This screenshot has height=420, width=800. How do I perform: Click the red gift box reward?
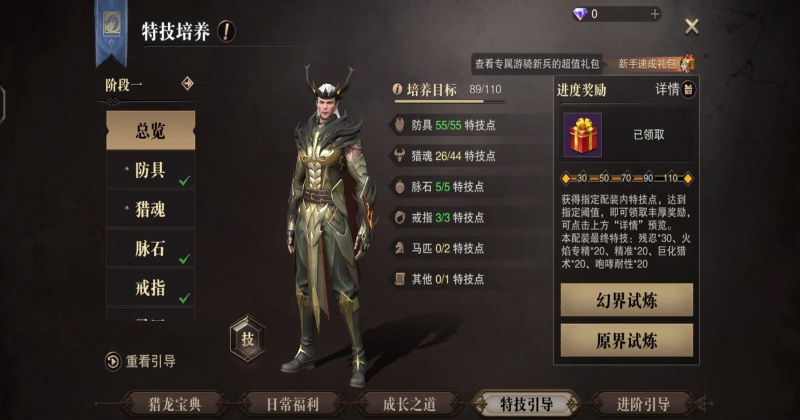[583, 134]
